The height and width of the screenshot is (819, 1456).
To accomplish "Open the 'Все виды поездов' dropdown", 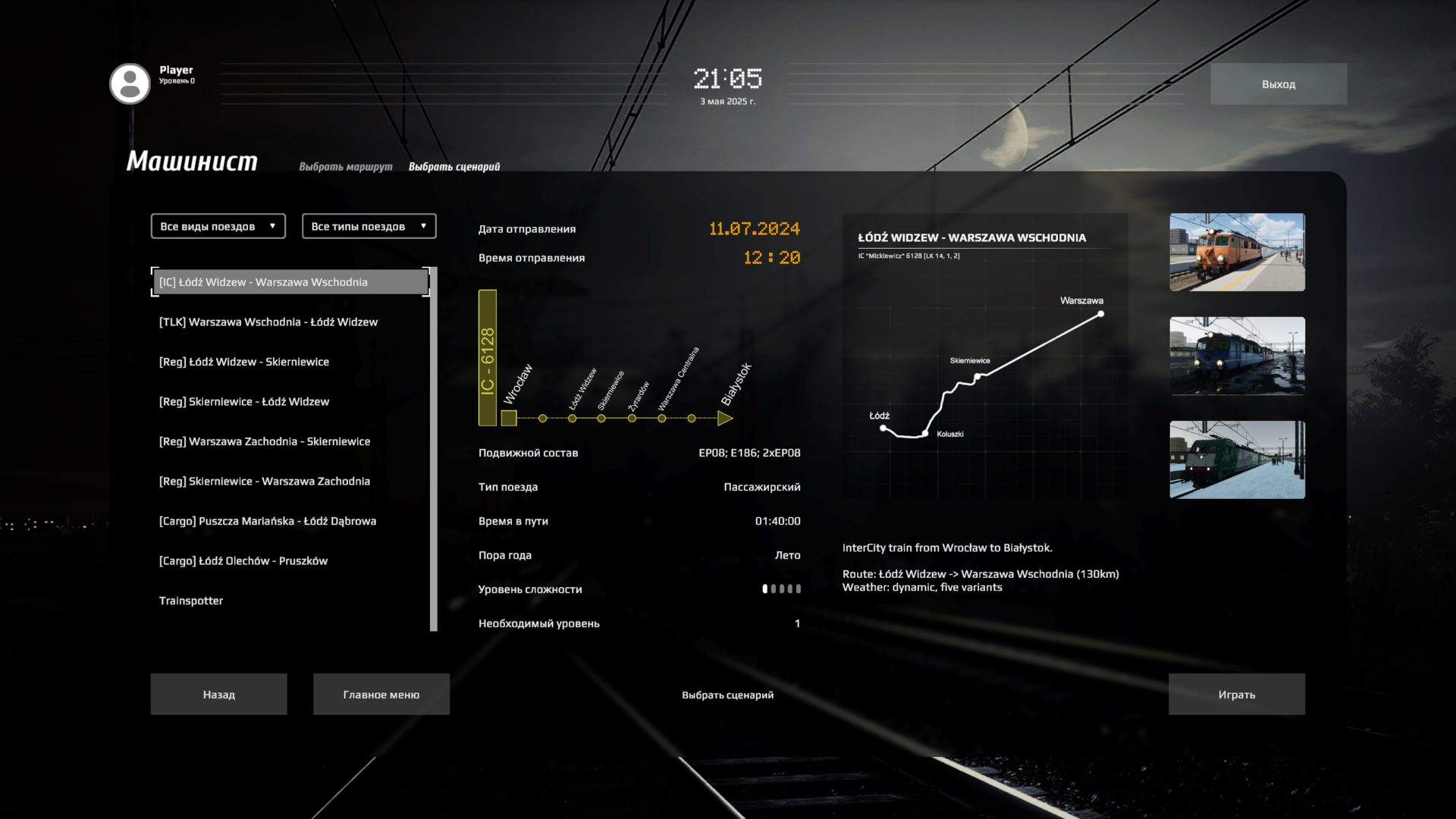I will pyautogui.click(x=217, y=225).
